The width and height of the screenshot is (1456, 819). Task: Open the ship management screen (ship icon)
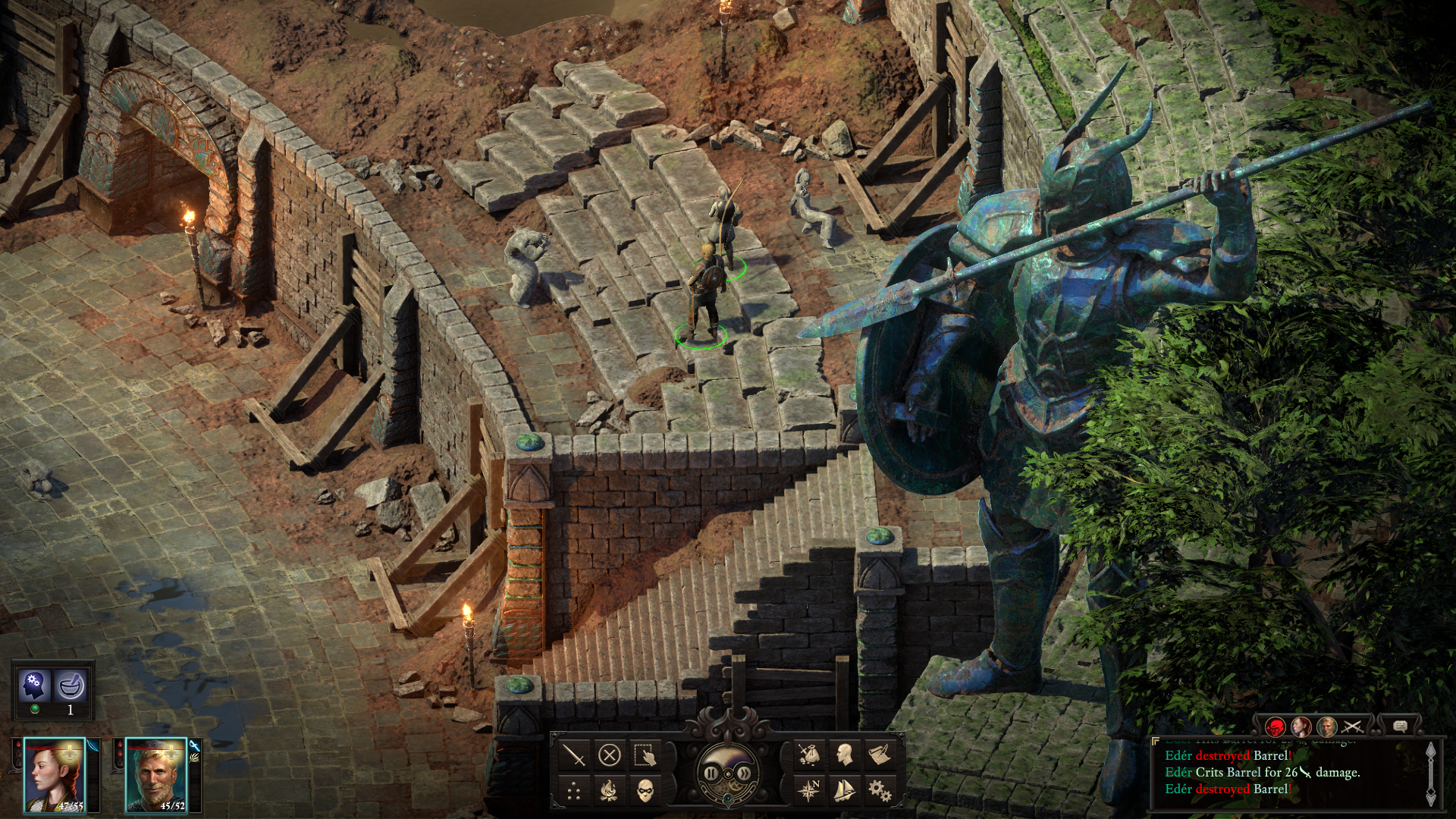[x=846, y=789]
